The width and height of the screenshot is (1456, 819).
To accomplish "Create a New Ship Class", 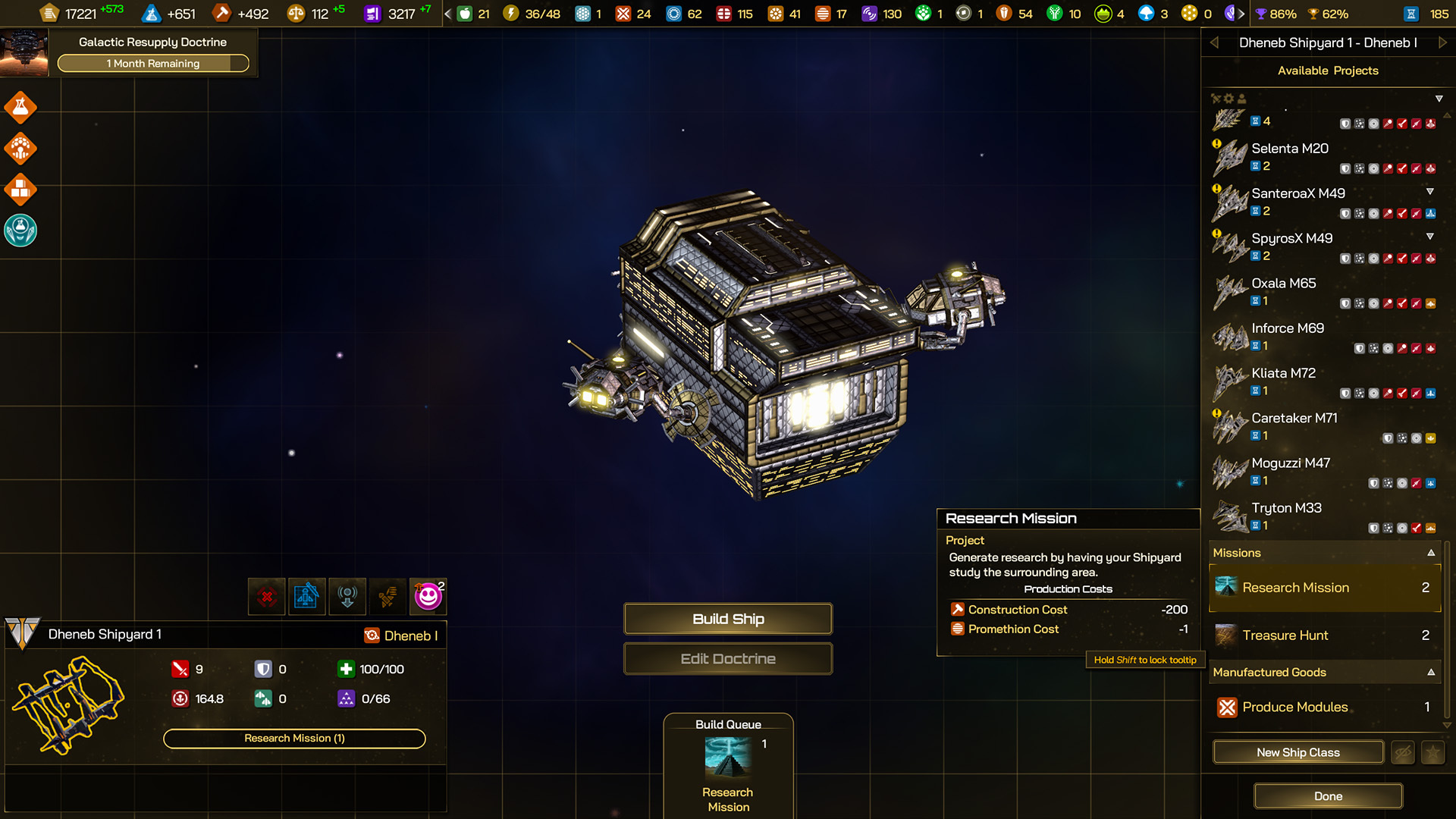I will click(1298, 752).
